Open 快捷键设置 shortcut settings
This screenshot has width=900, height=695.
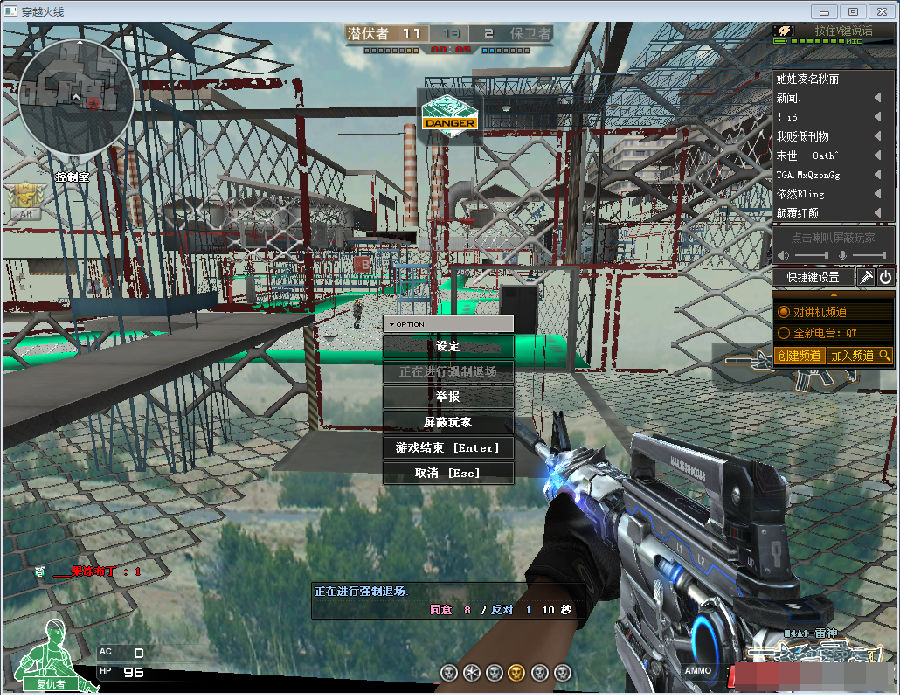tap(813, 277)
